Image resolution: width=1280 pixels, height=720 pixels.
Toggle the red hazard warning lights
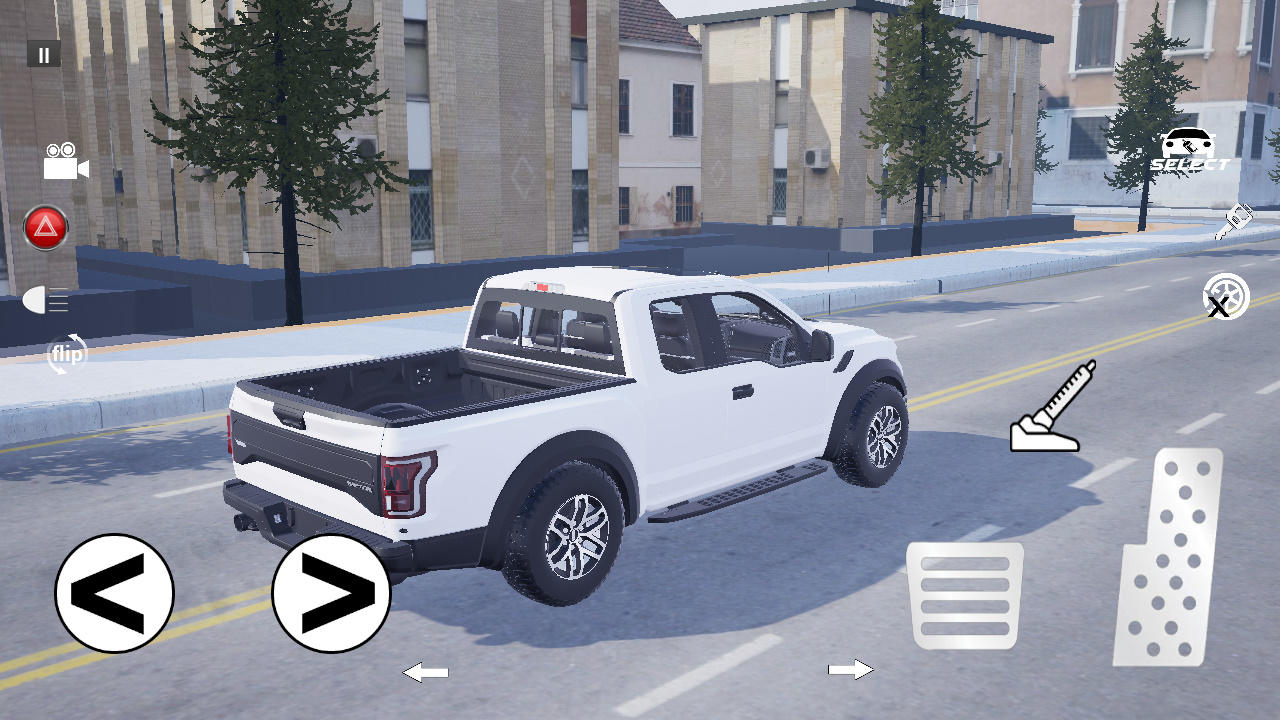coord(44,227)
